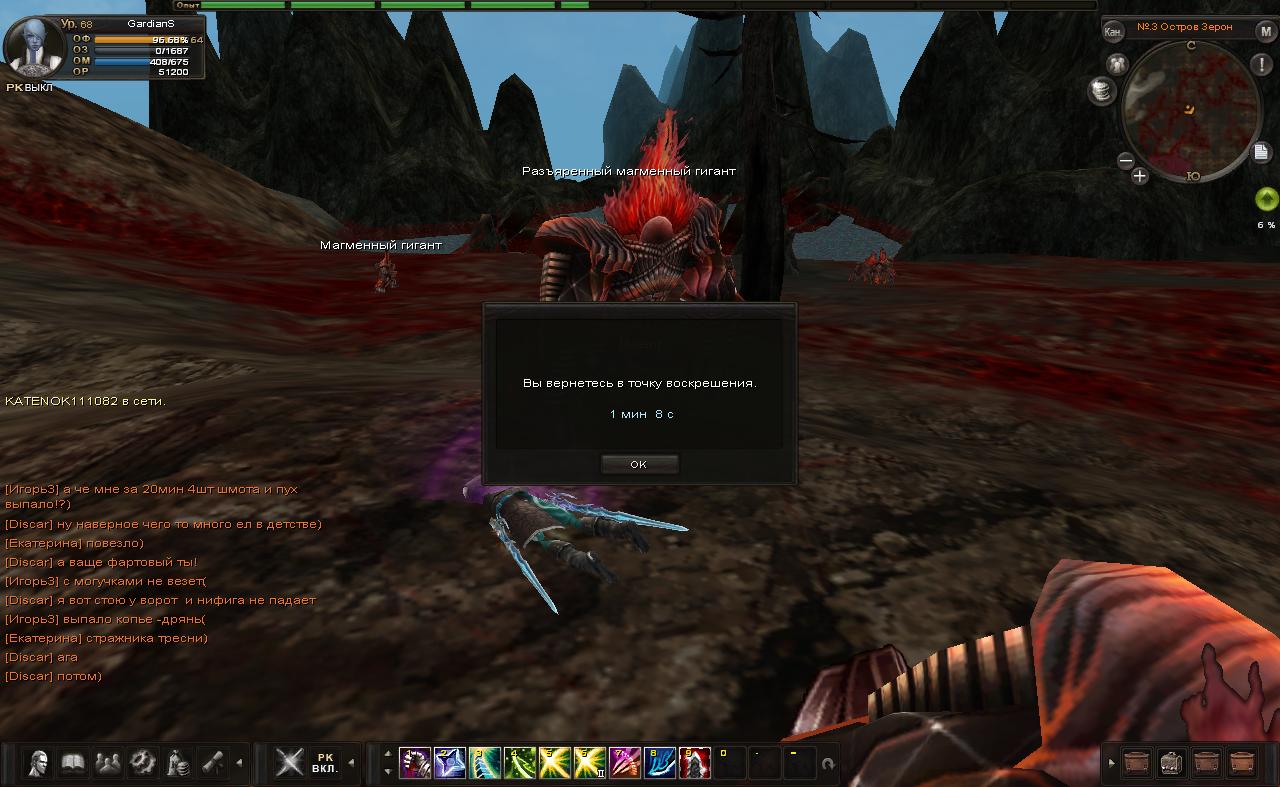Activate skill in hotbar slot 1
Viewport: 1280px width, 787px height.
(x=415, y=763)
